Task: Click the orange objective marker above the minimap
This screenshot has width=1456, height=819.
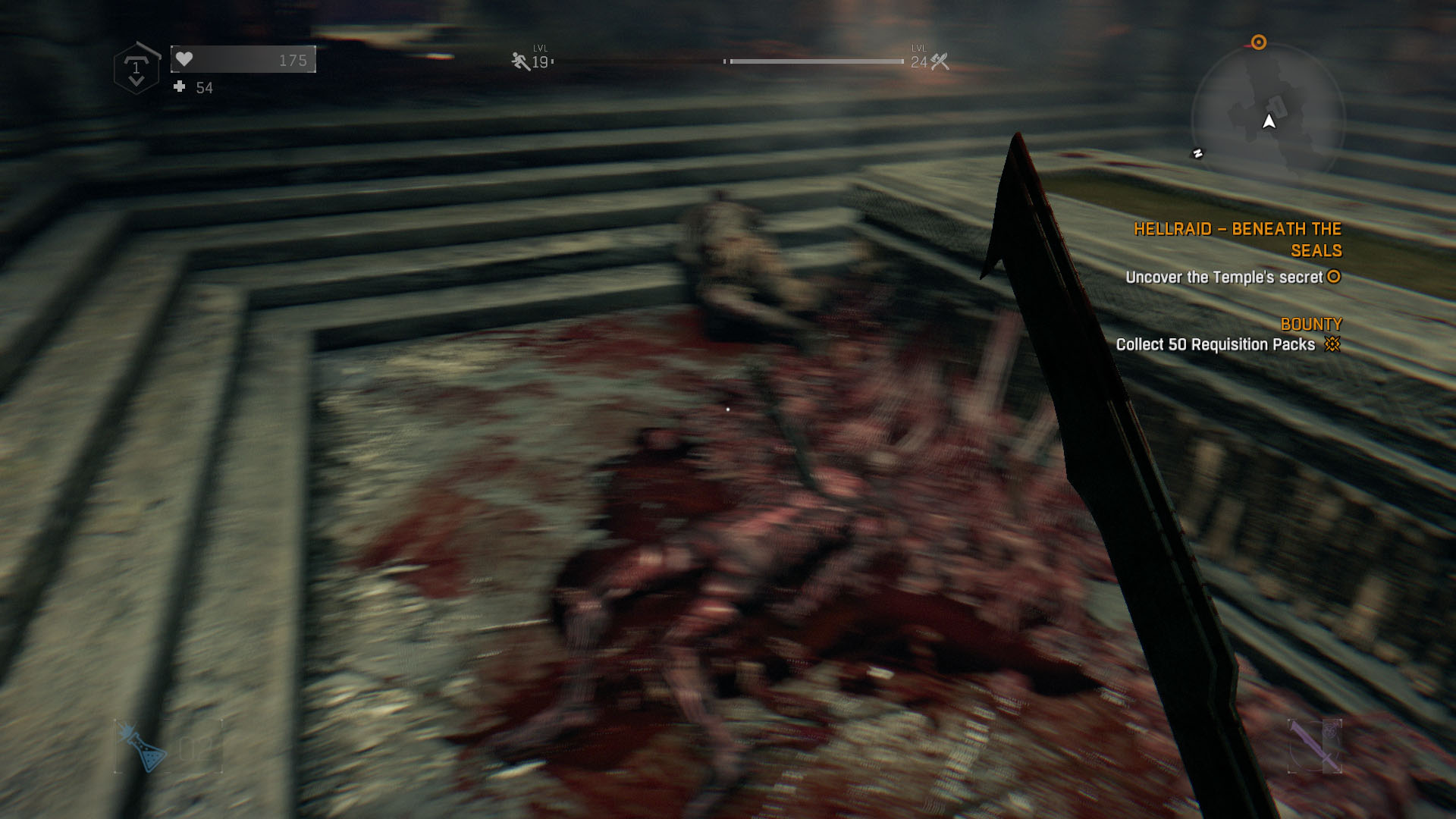Action: coord(1259,42)
